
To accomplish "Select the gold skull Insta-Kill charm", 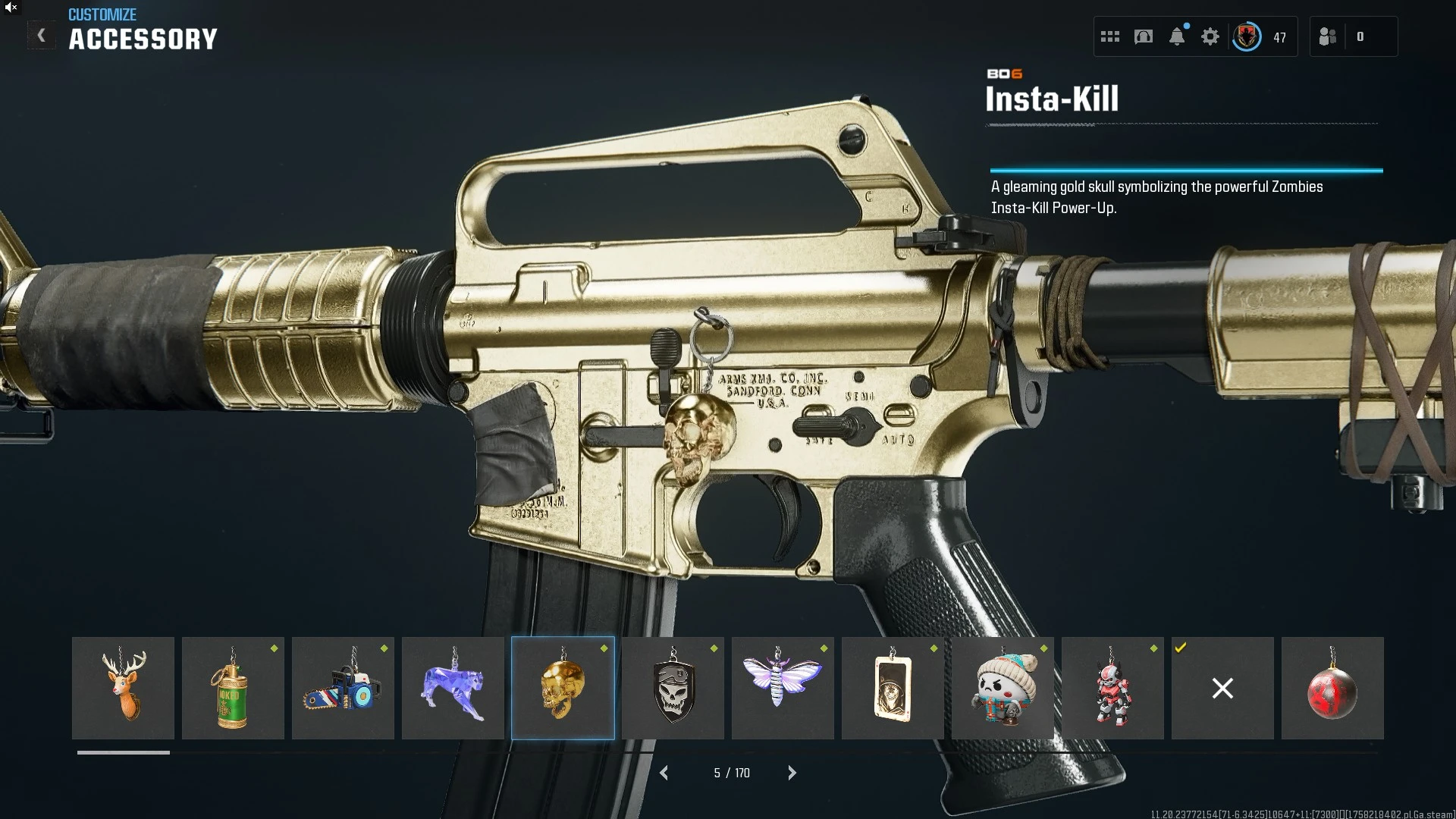I will pyautogui.click(x=563, y=688).
